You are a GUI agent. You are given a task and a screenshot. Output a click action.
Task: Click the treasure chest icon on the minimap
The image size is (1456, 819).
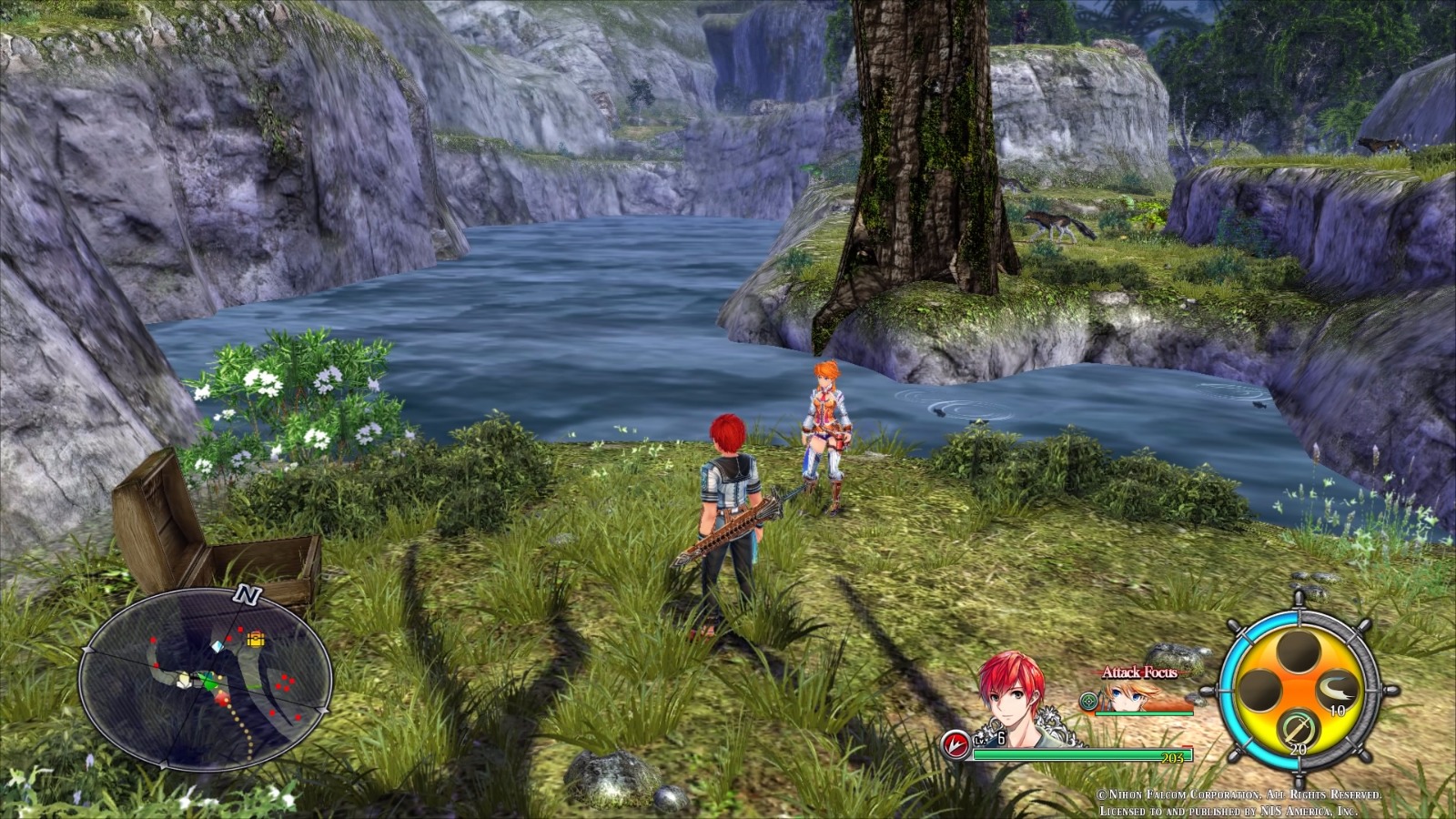coord(256,639)
